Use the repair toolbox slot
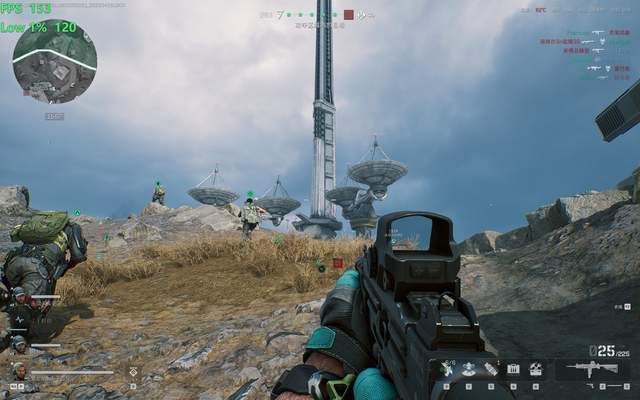This screenshot has height=400, width=640. tap(536, 369)
